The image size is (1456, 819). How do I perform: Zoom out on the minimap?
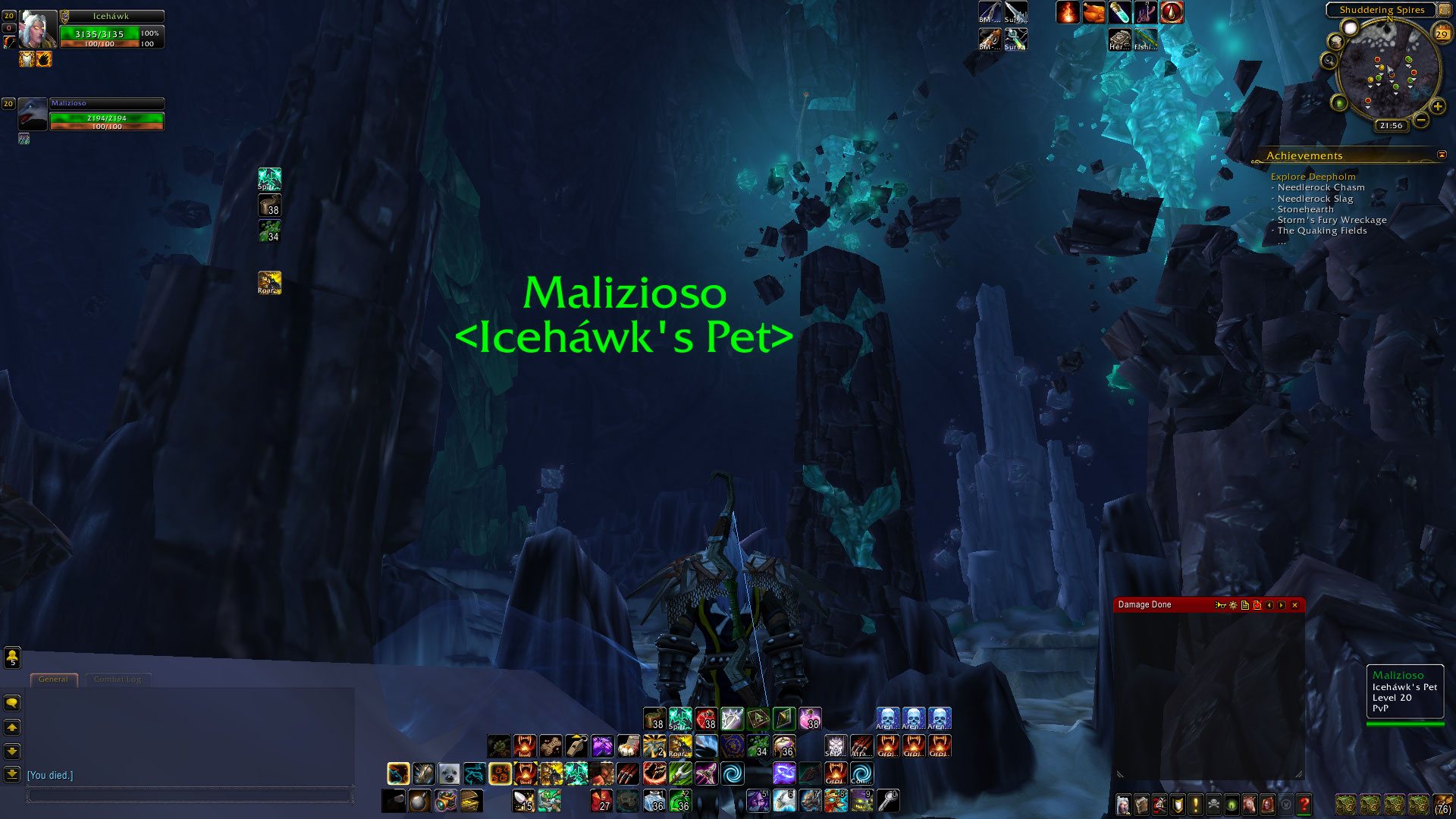tap(1421, 120)
